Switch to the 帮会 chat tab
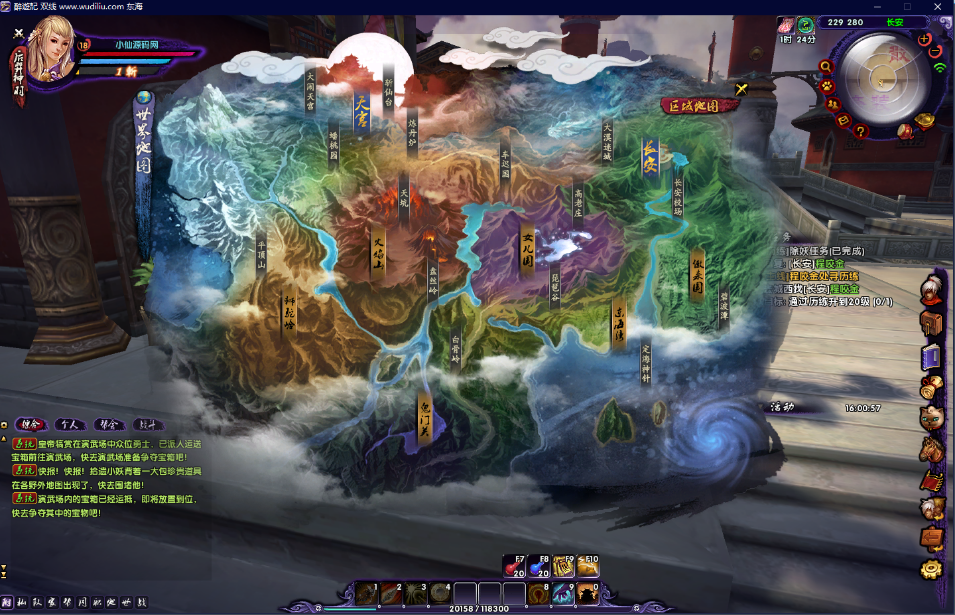The height and width of the screenshot is (615, 955). tap(109, 424)
